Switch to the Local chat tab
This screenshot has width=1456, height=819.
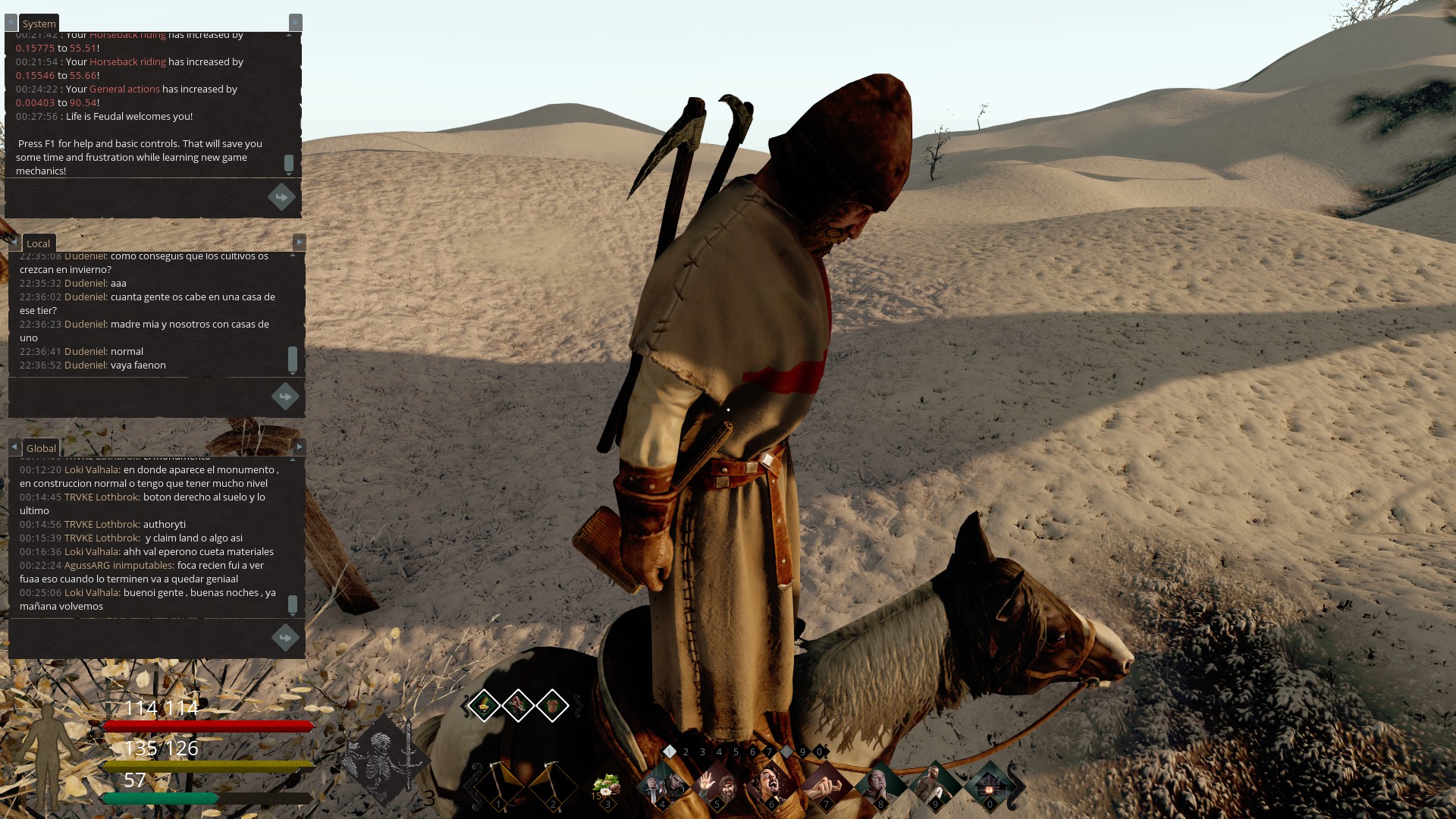click(x=38, y=243)
